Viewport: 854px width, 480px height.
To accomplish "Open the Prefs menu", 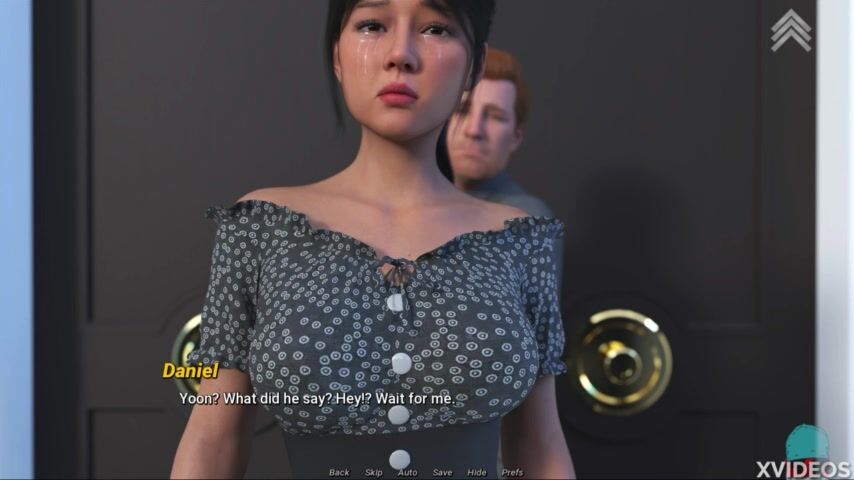I will 512,472.
